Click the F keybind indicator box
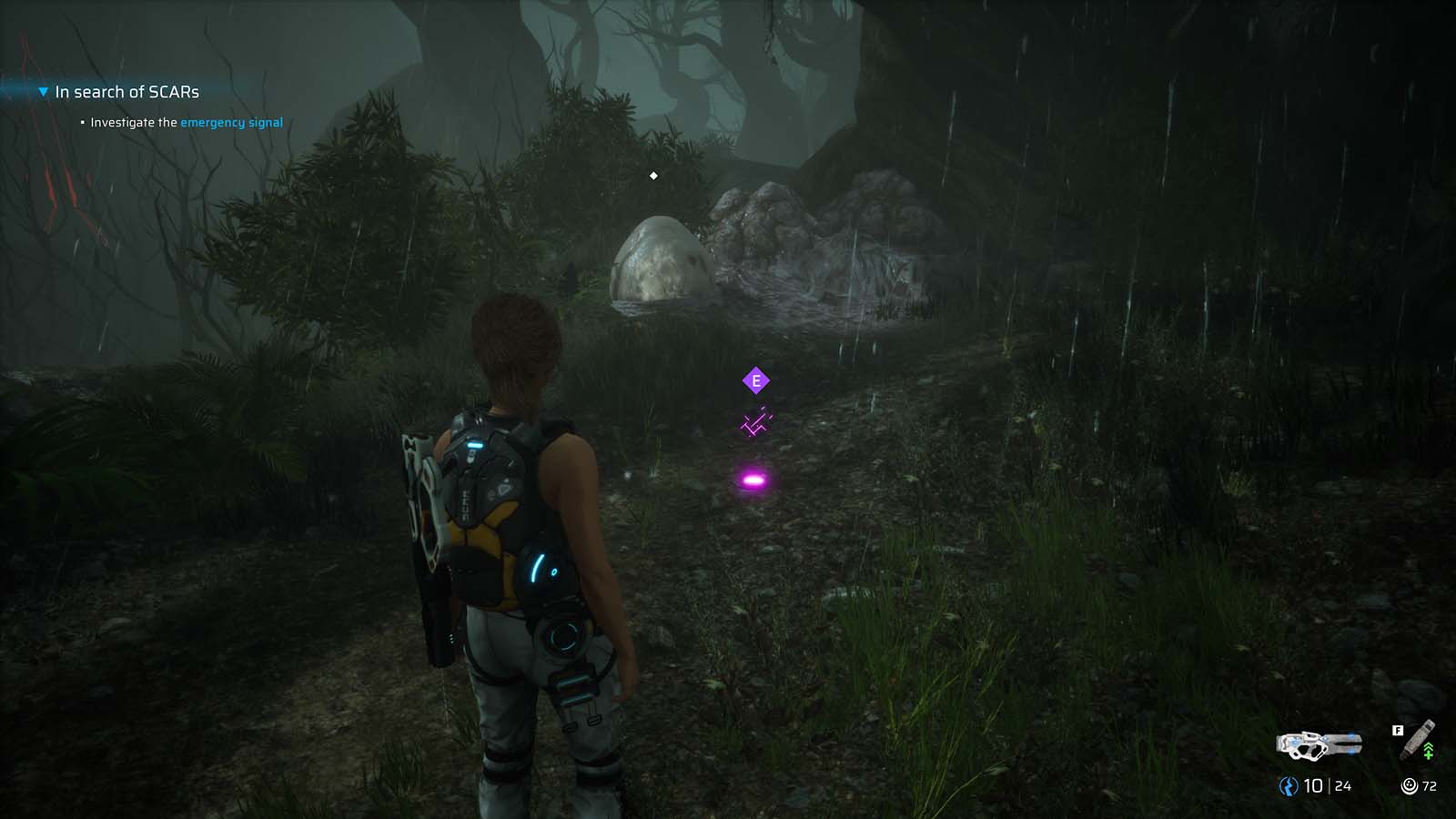The image size is (1456, 819). (x=1398, y=730)
